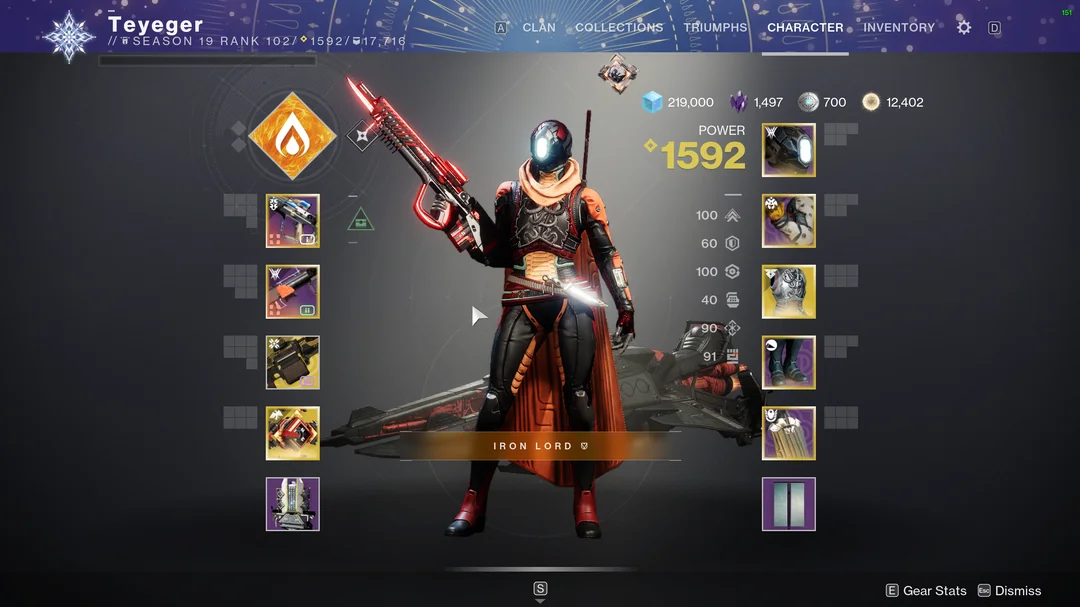1080x607 pixels.
Task: Switch to the Collections tab
Action: [619, 28]
